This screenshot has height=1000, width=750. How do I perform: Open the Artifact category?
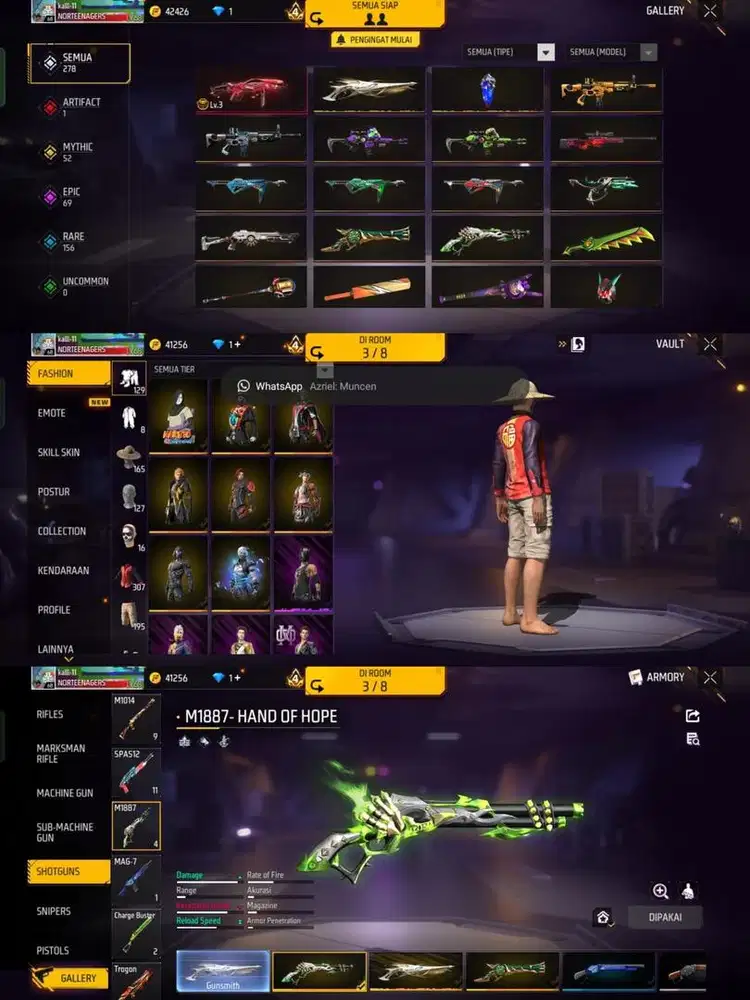click(x=78, y=107)
